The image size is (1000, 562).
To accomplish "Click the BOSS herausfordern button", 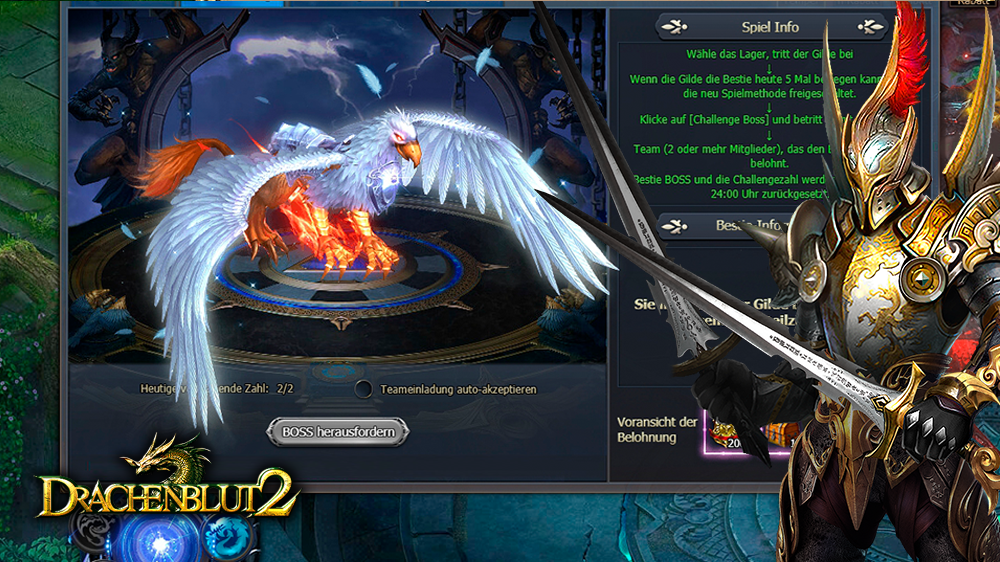I will click(337, 432).
